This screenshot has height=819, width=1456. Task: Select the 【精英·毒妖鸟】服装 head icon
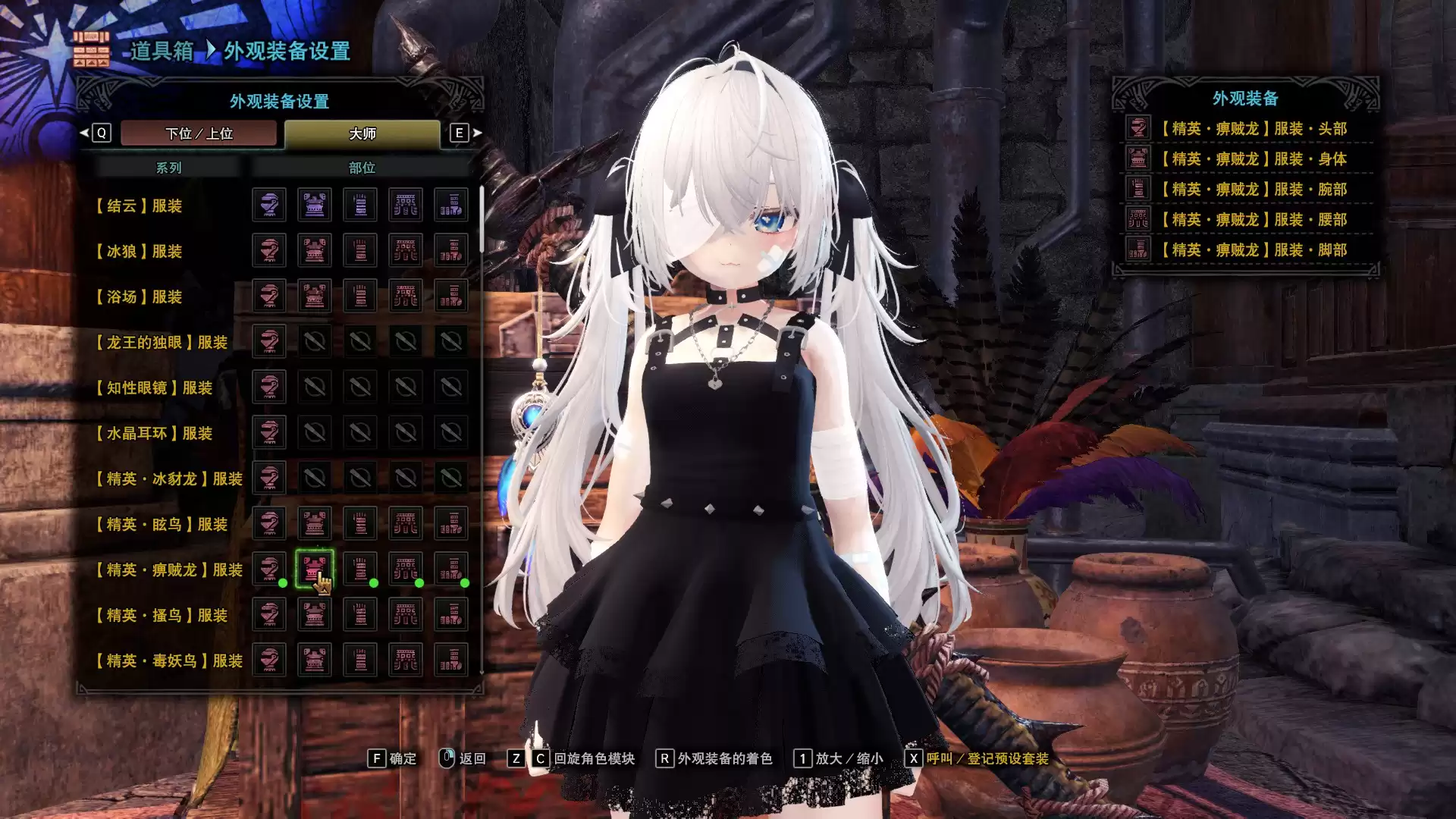[269, 661]
